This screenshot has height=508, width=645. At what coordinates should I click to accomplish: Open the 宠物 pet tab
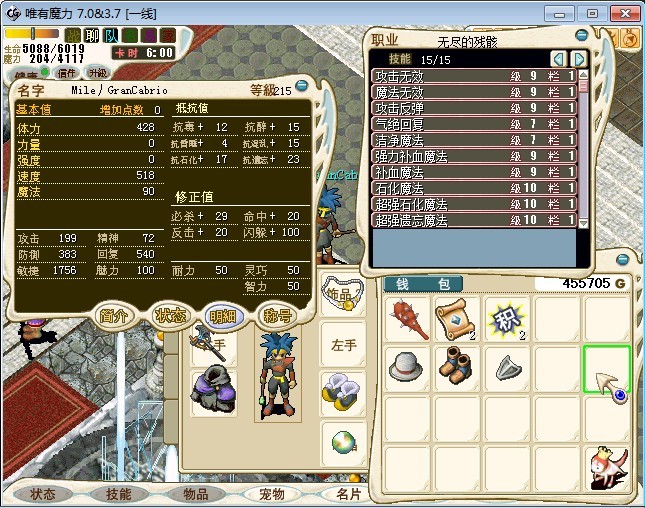[271, 494]
